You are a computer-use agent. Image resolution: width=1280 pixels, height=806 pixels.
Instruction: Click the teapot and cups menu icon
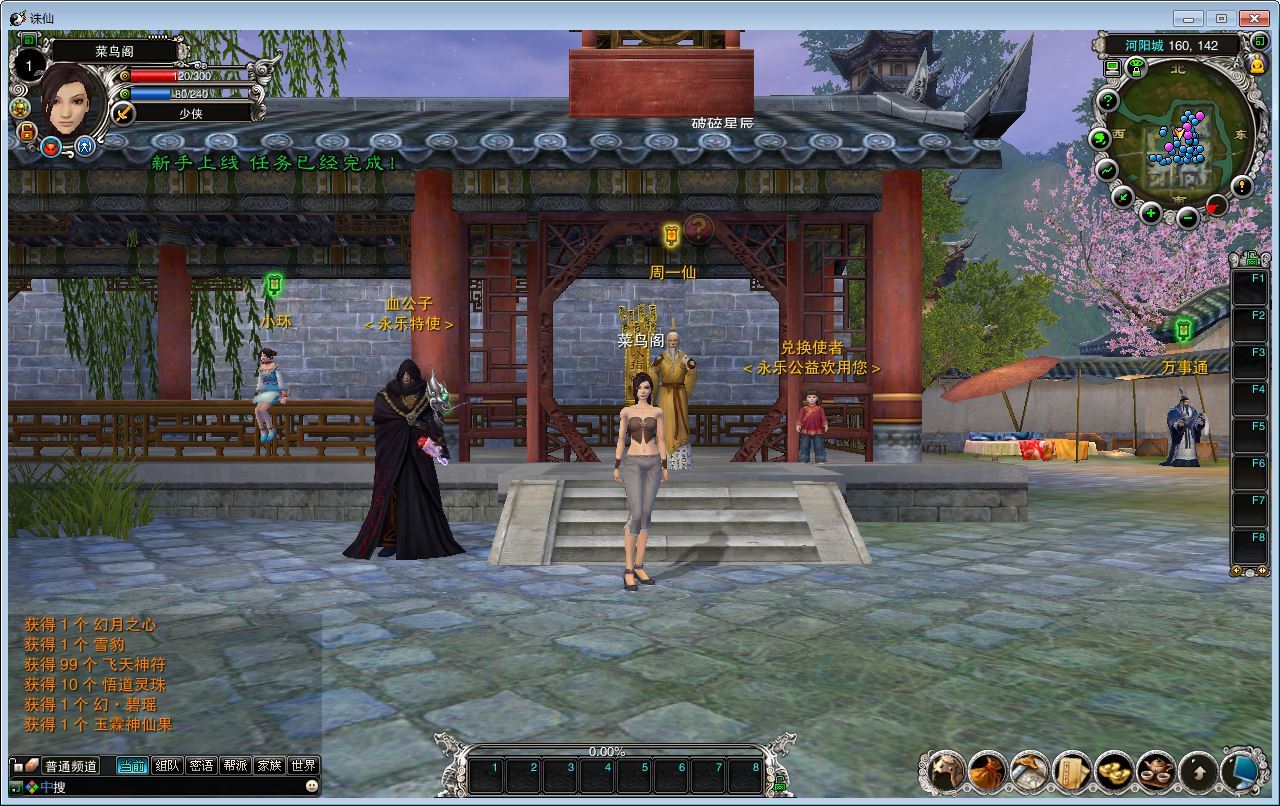(x=1156, y=771)
